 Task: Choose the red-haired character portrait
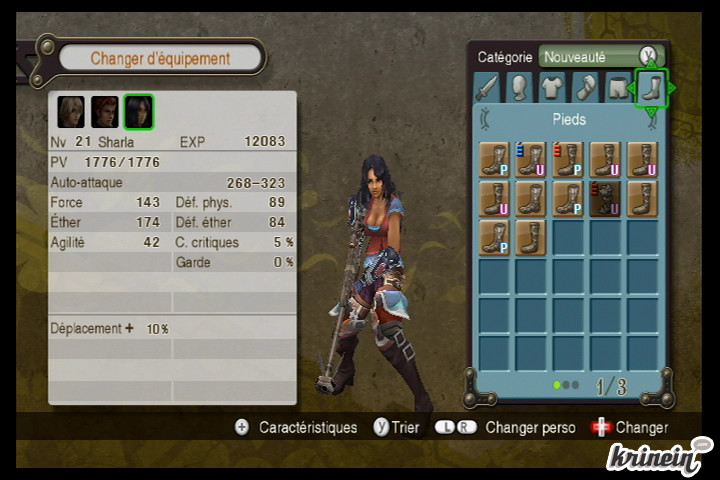click(x=105, y=111)
